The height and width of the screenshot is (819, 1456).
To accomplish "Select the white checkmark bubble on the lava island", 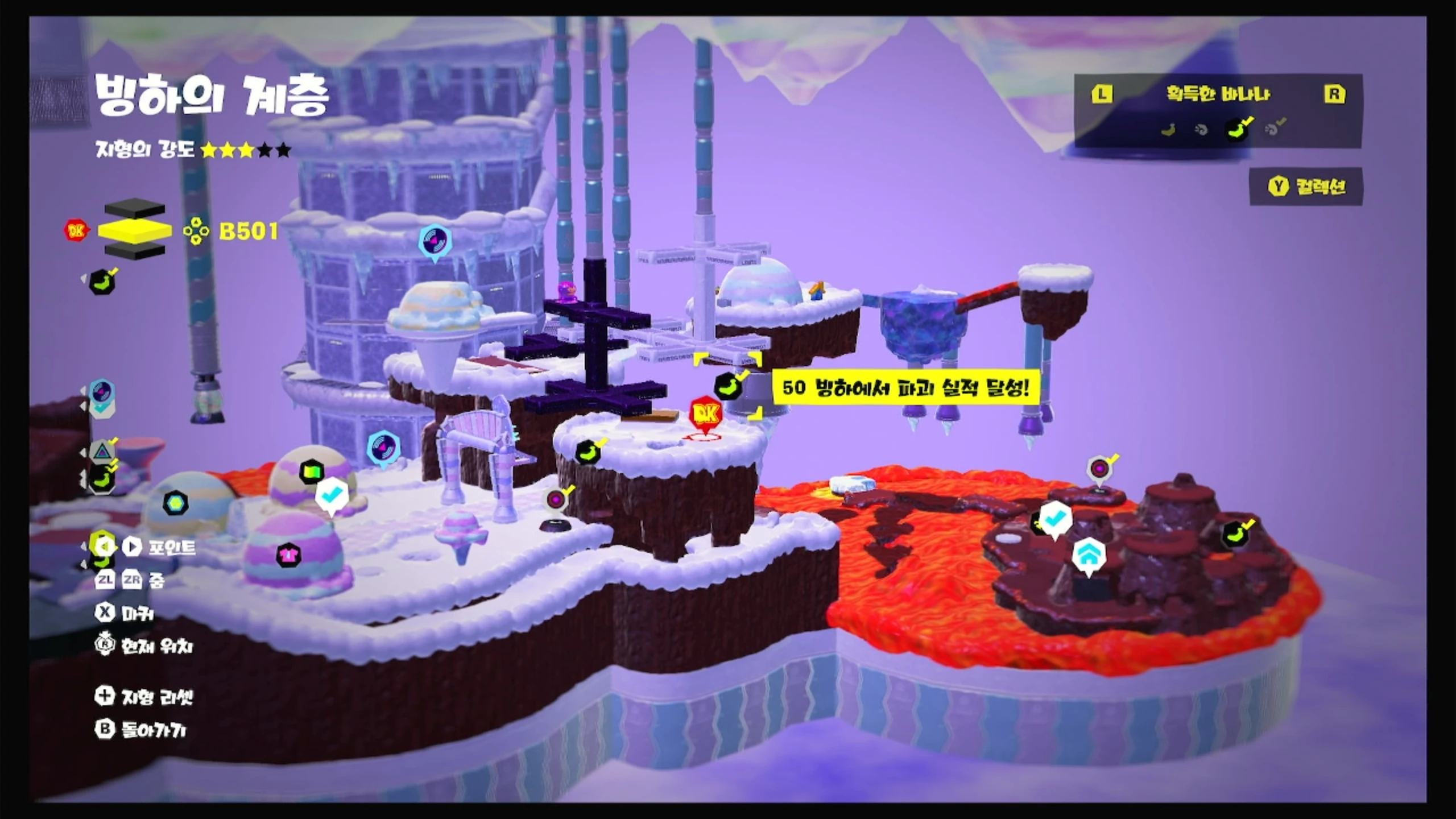I will (1055, 518).
